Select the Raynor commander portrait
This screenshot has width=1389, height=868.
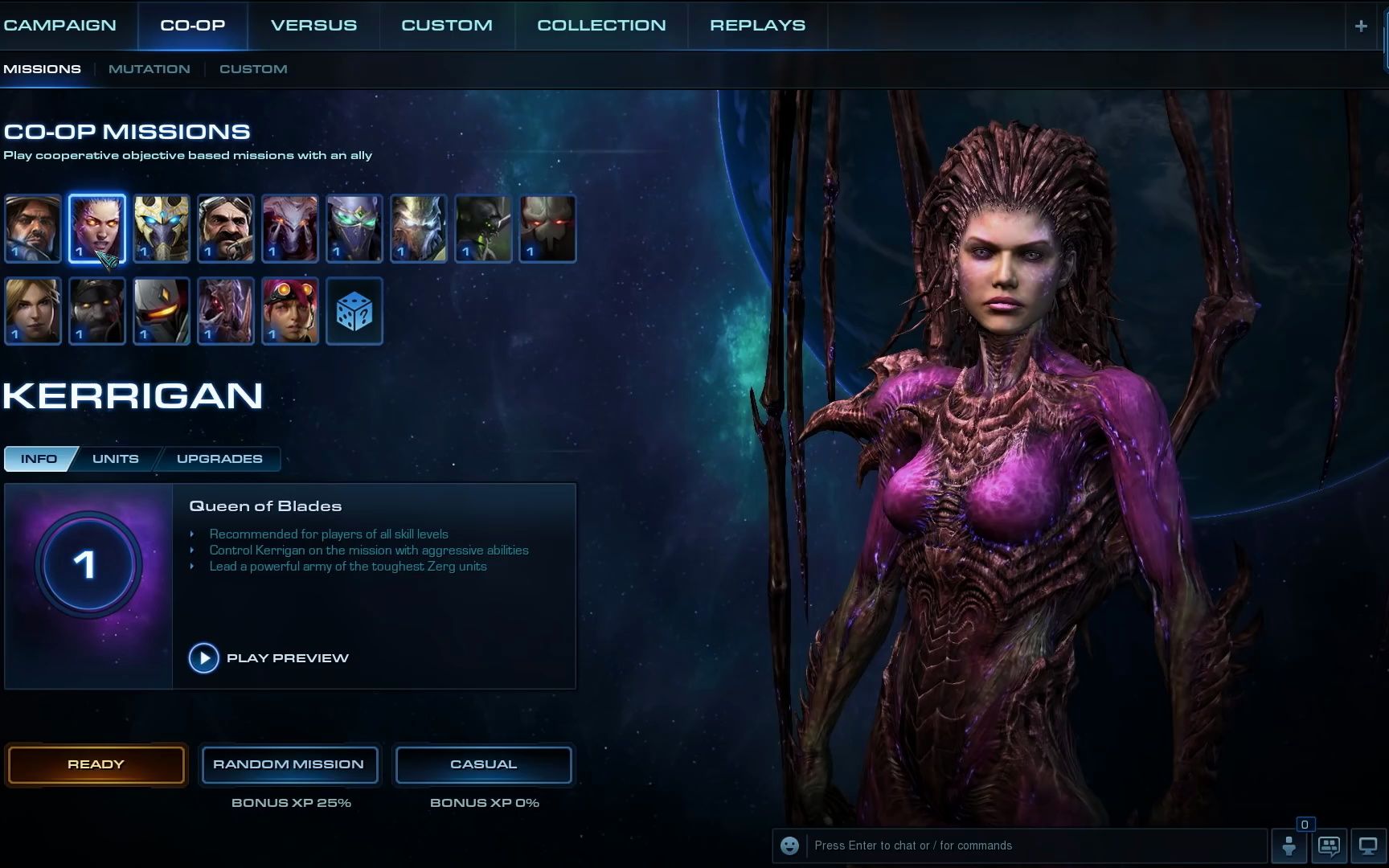pyautogui.click(x=33, y=229)
